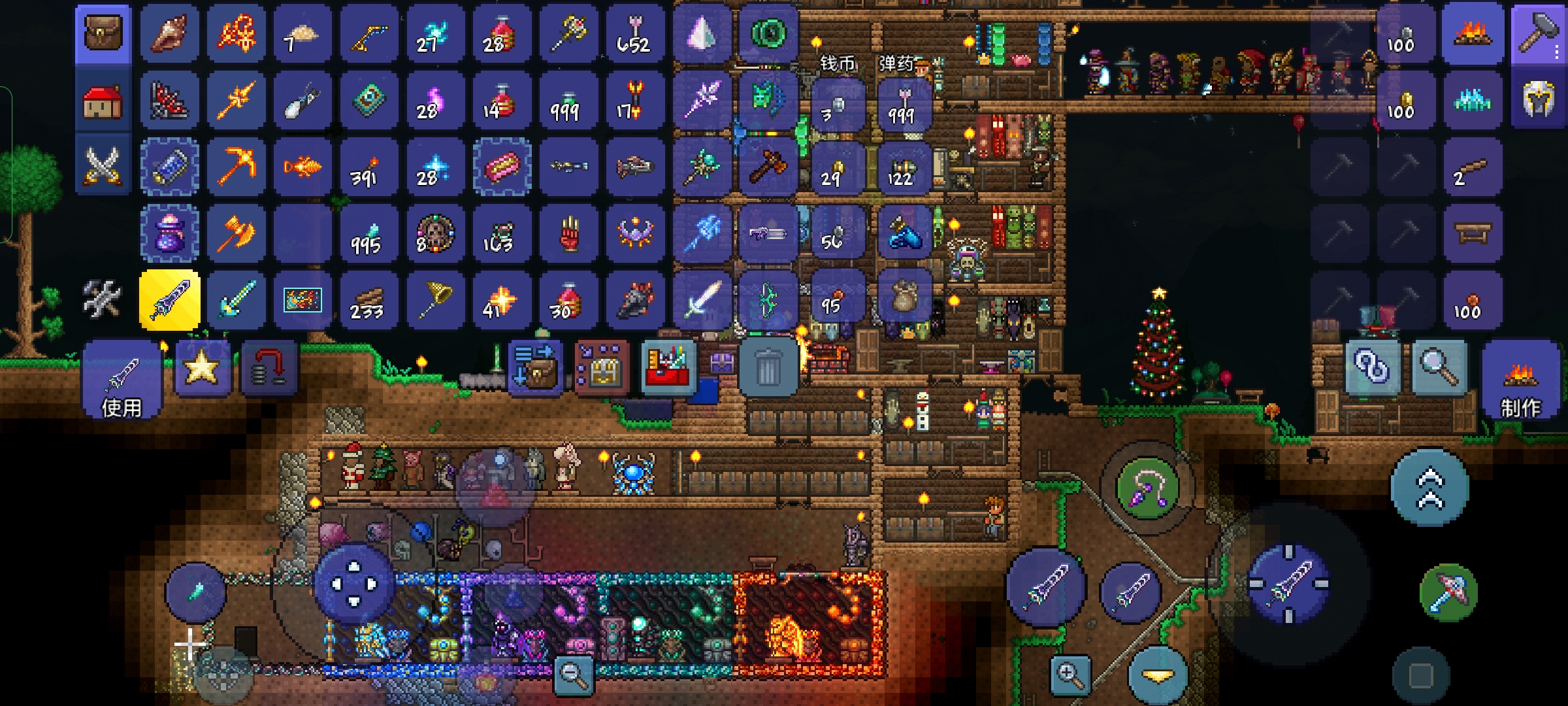The height and width of the screenshot is (706, 1568).
Task: Tap the double-arrow jump button
Action: [1429, 488]
